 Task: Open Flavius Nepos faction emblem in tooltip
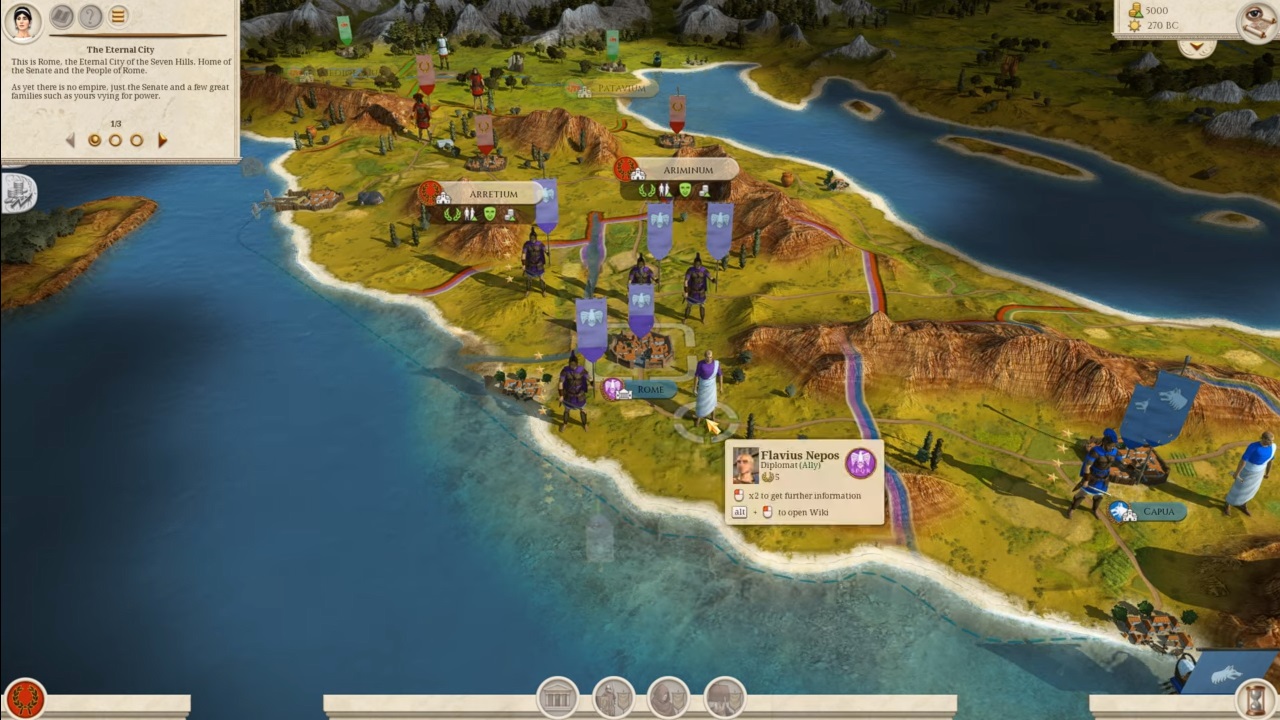point(861,463)
